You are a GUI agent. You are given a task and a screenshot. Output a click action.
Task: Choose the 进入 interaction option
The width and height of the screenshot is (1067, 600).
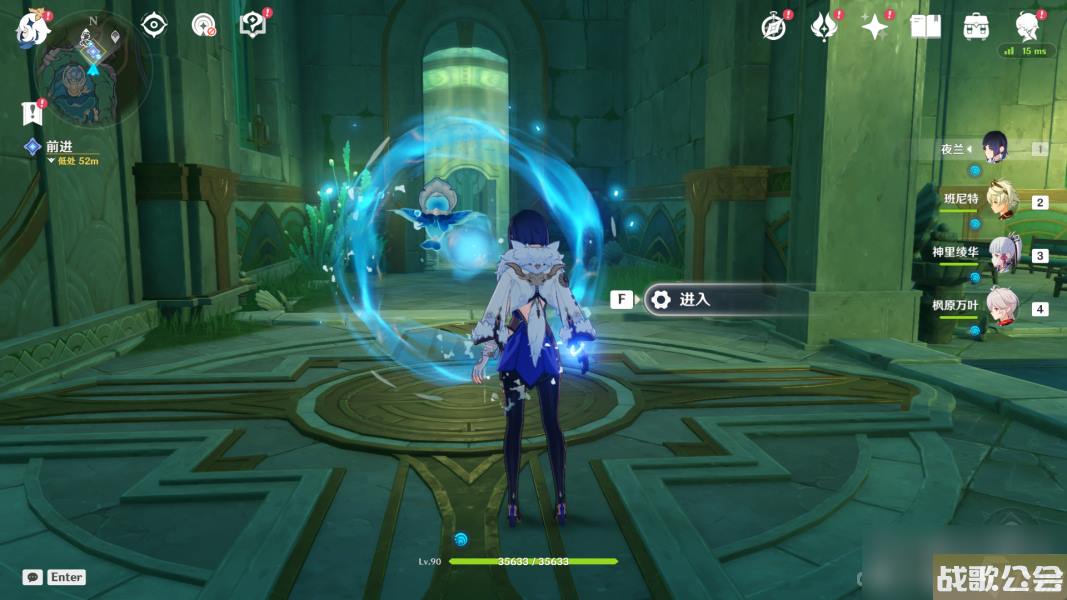click(x=710, y=299)
